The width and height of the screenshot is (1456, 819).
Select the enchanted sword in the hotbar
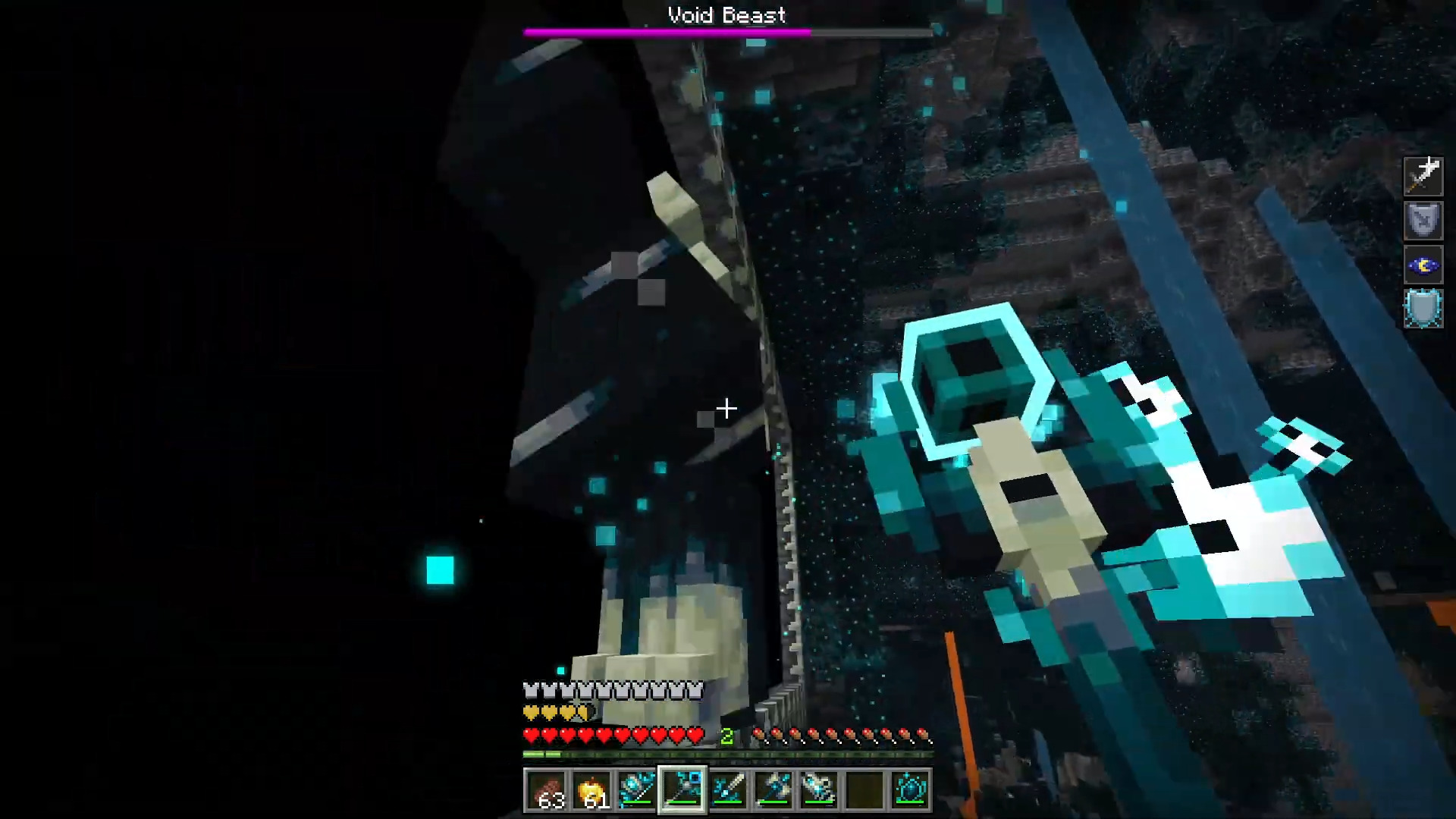click(x=727, y=790)
